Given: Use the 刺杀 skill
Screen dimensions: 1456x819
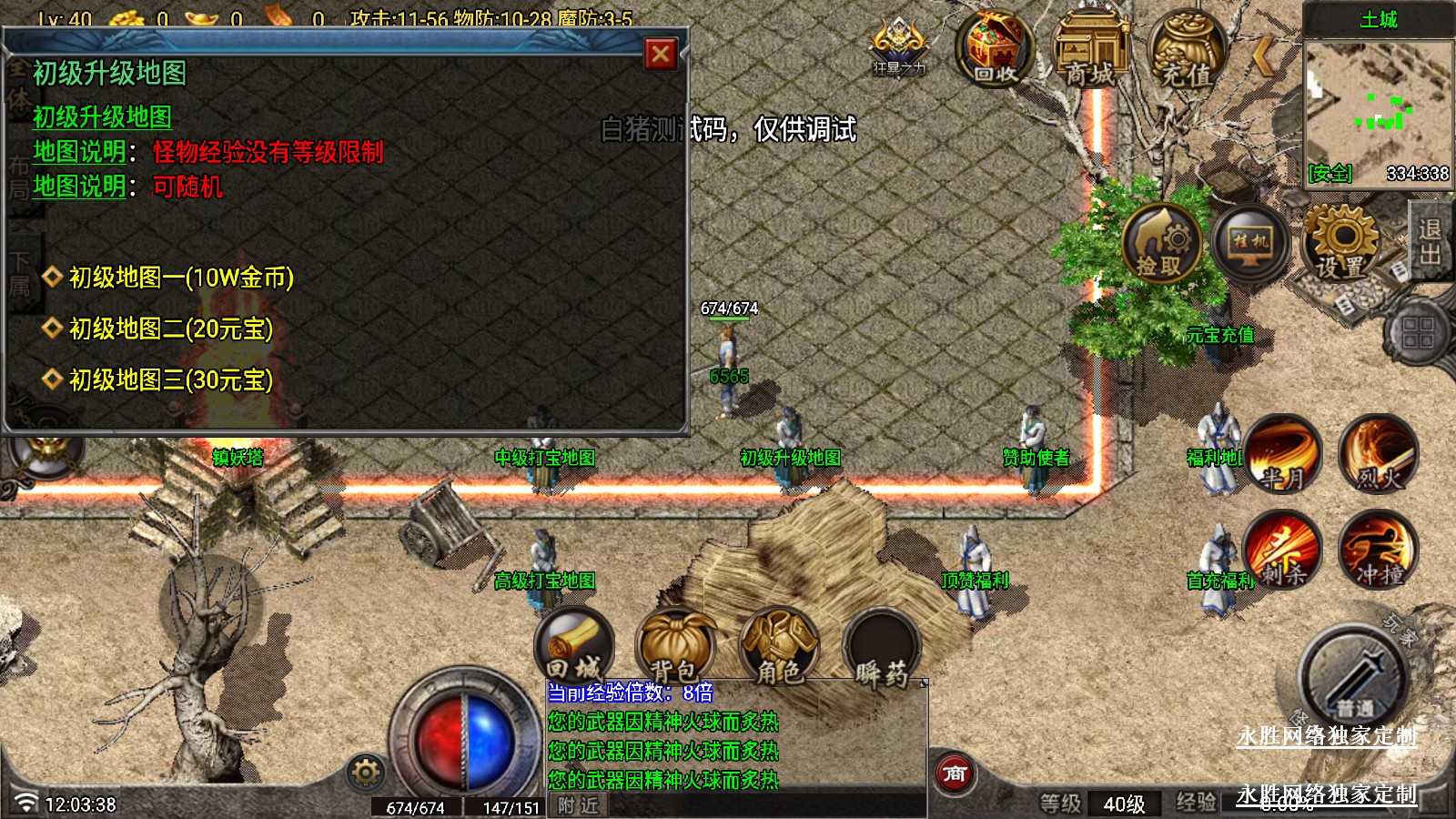Looking at the screenshot, I should tap(1283, 550).
